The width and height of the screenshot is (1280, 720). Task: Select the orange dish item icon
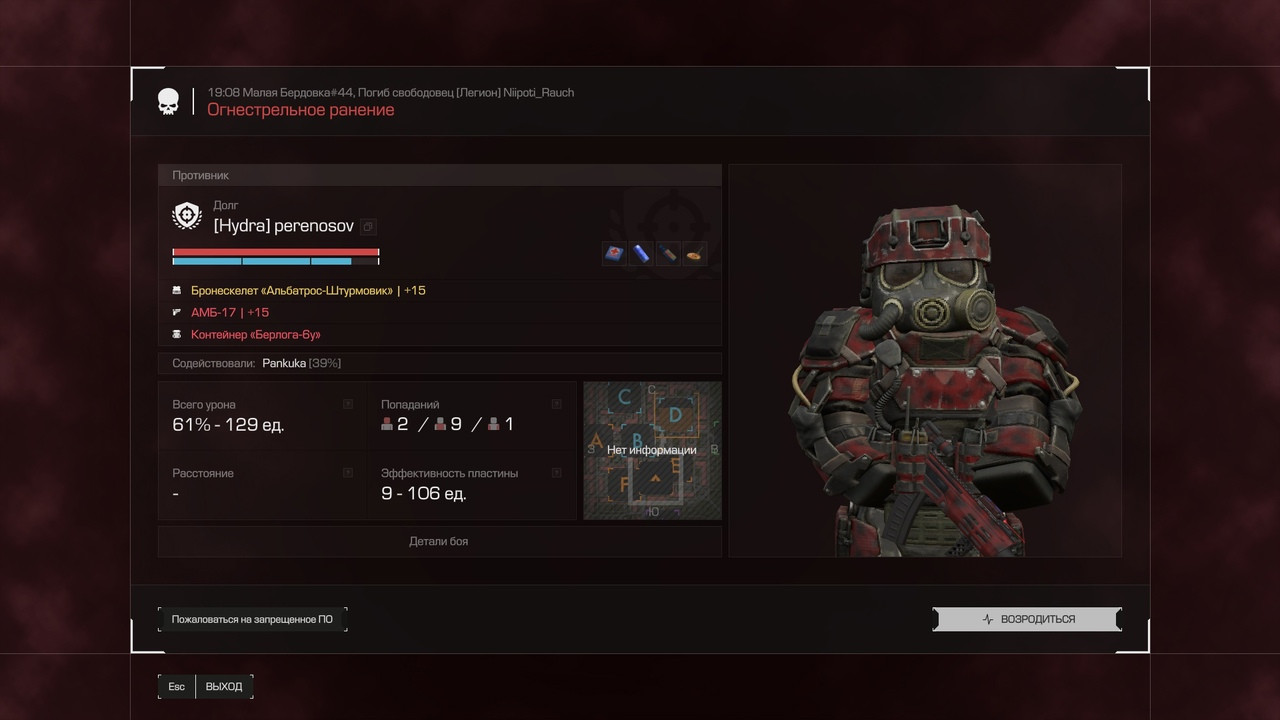click(694, 253)
